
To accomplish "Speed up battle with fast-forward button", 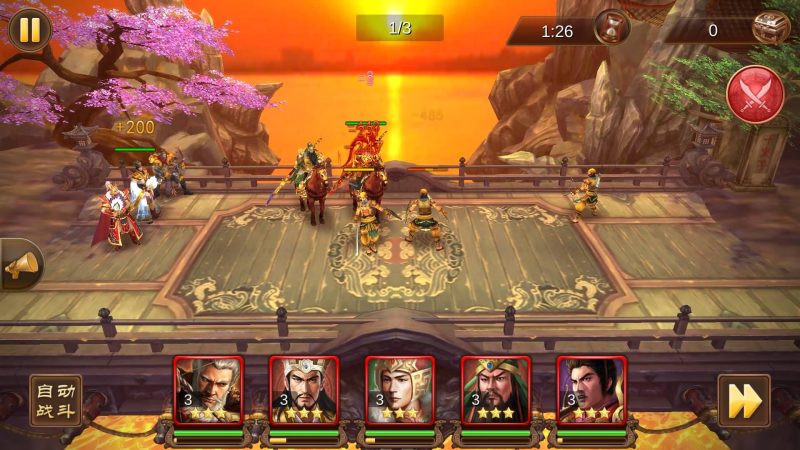I will [743, 400].
